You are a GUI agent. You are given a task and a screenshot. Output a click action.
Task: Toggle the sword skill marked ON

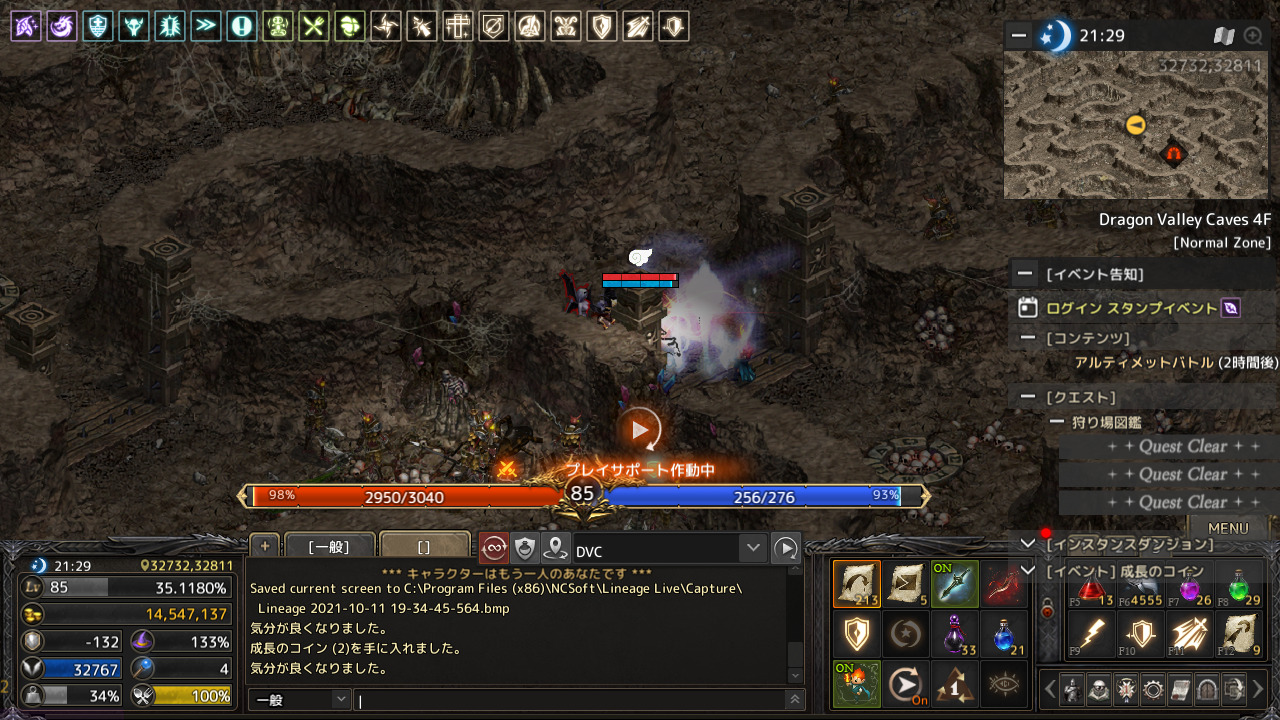click(955, 584)
